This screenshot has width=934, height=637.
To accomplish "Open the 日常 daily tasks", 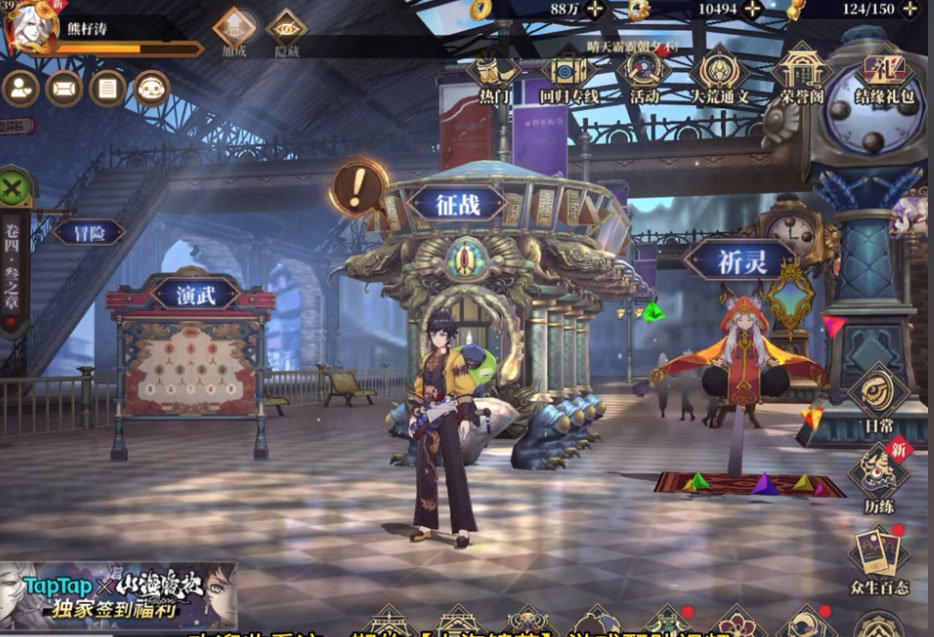I will click(x=880, y=398).
